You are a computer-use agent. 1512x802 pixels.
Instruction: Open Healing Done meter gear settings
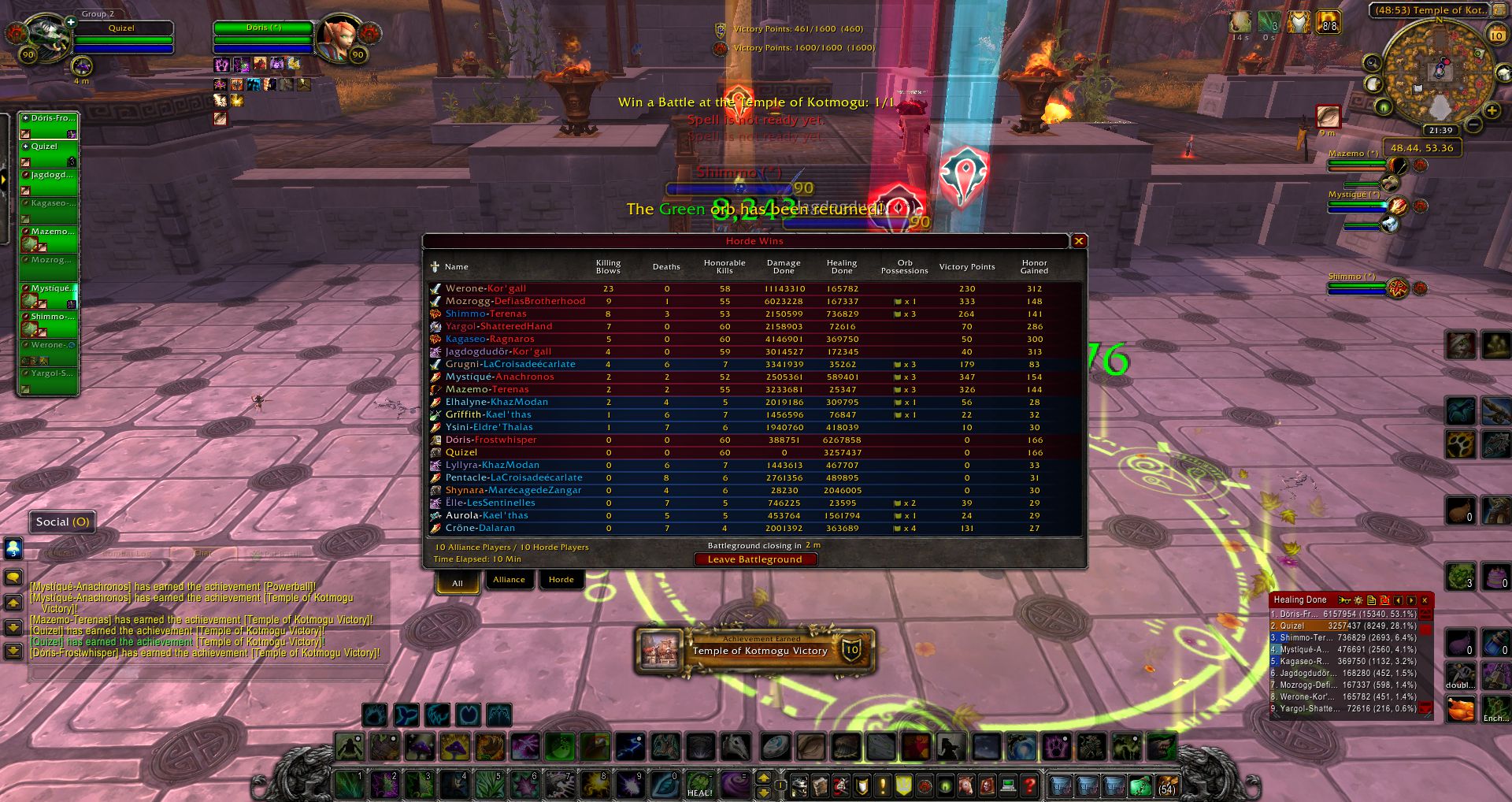pos(1358,600)
